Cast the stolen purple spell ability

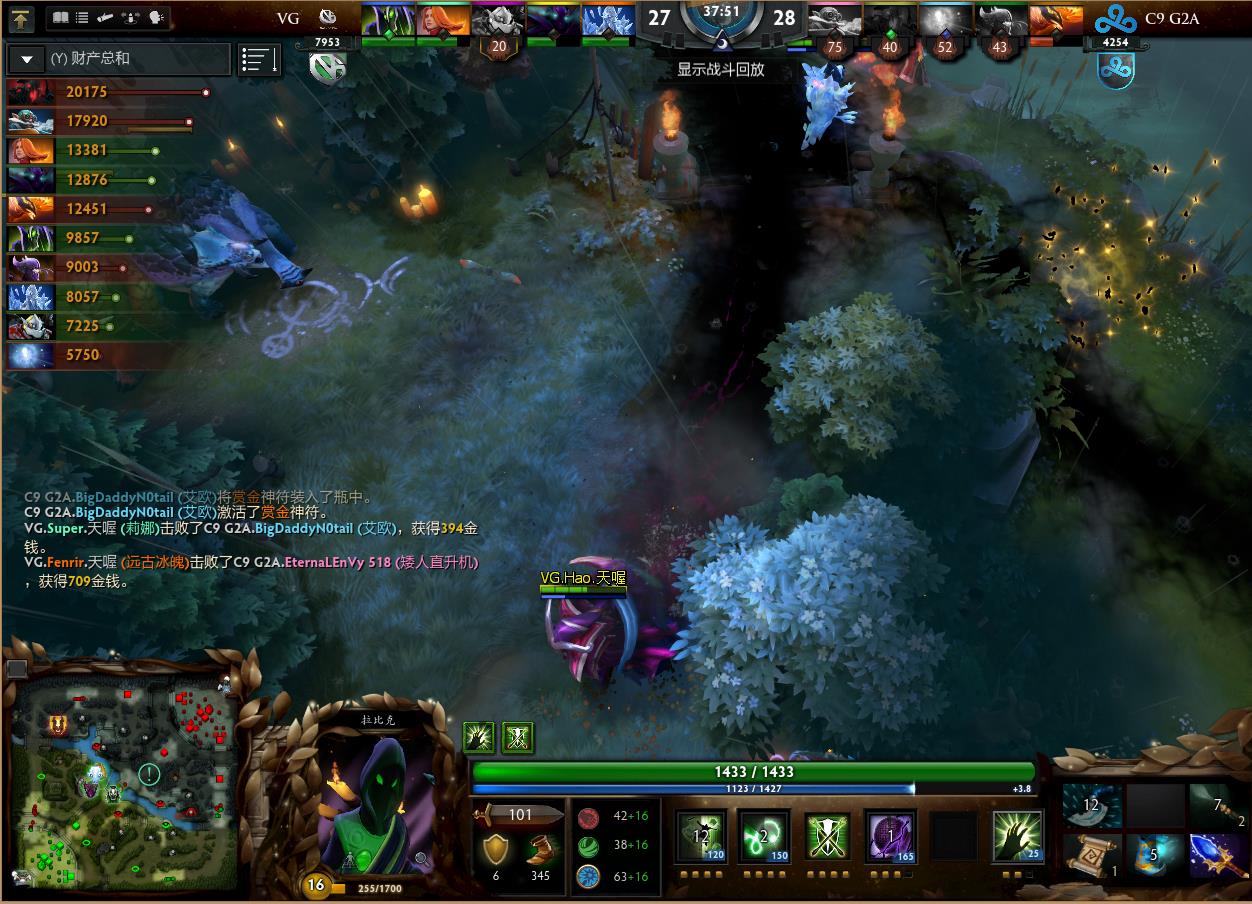pyautogui.click(x=890, y=836)
